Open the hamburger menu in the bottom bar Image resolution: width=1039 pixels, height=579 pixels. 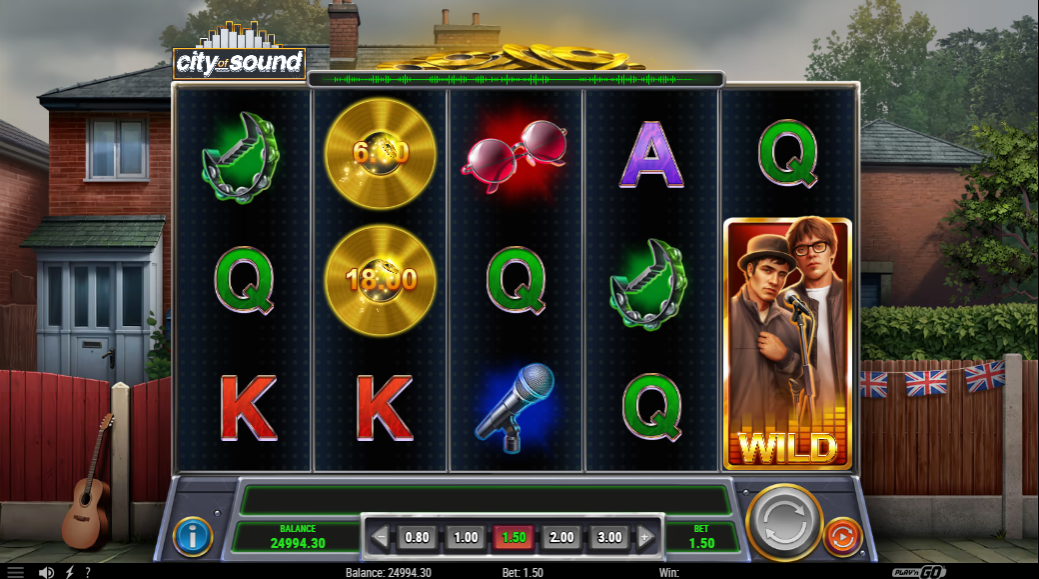tap(15, 572)
